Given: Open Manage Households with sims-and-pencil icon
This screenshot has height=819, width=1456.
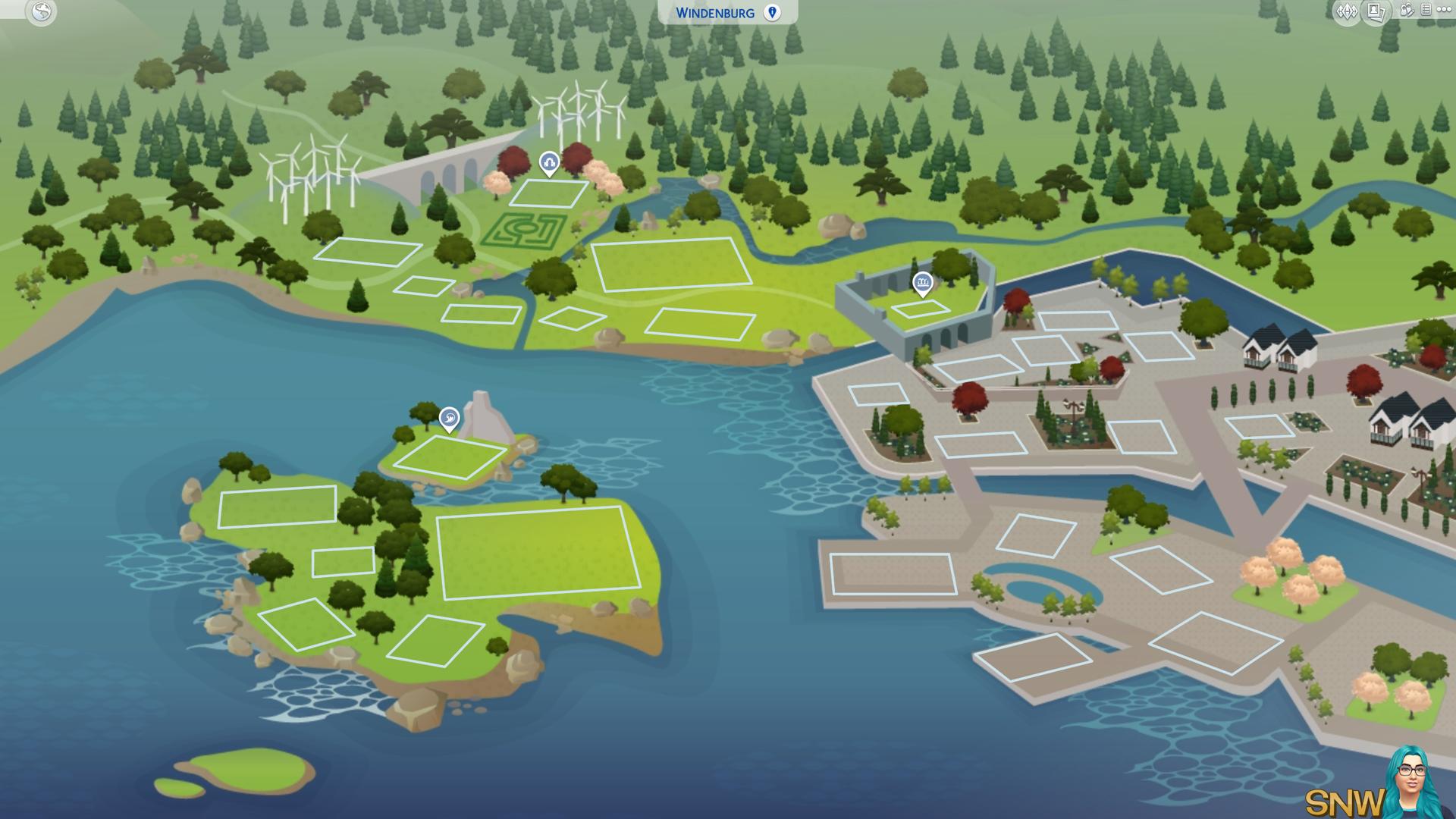Looking at the screenshot, I should [x=1407, y=11].
